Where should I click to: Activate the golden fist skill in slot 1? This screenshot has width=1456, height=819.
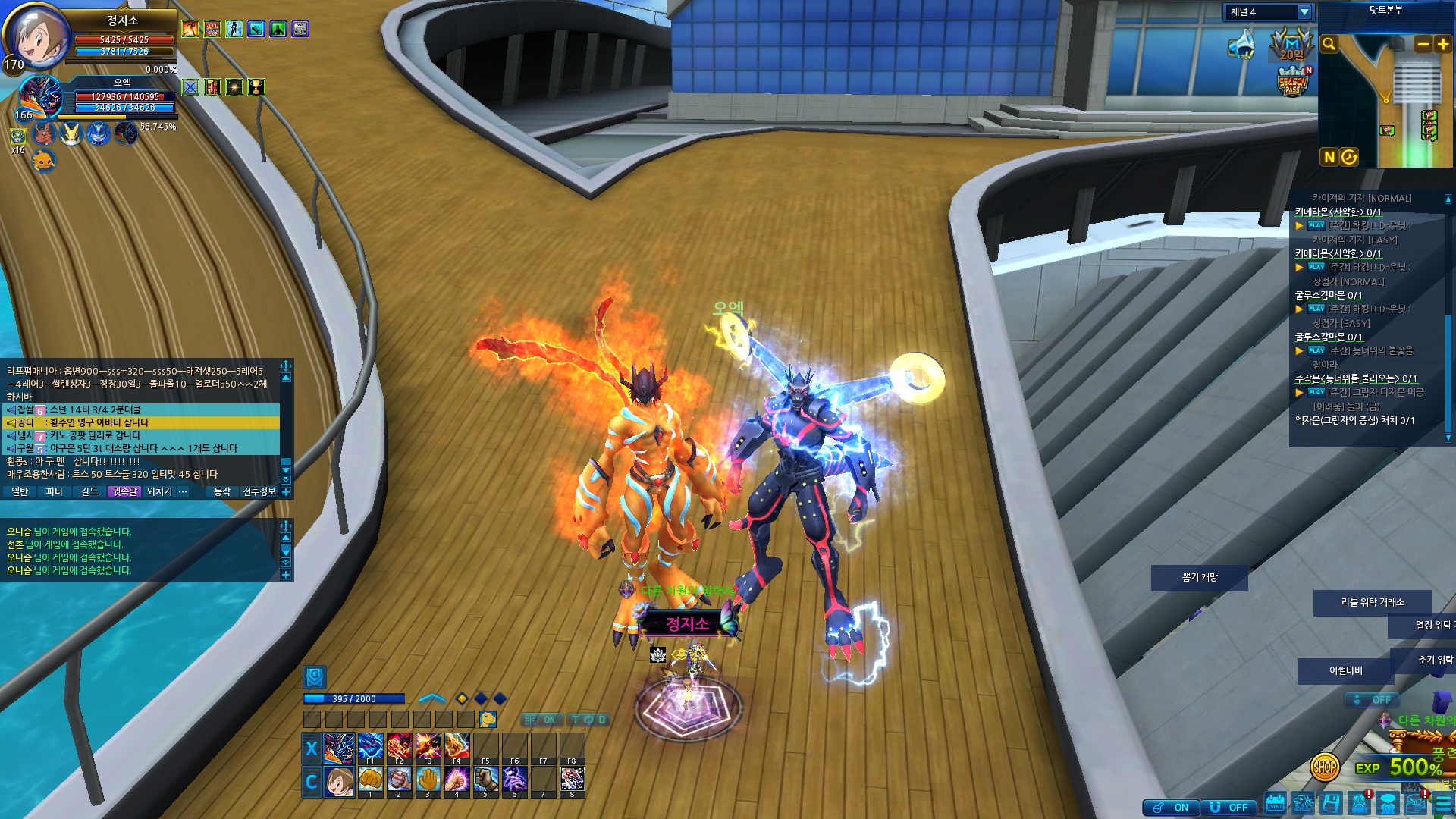370,779
